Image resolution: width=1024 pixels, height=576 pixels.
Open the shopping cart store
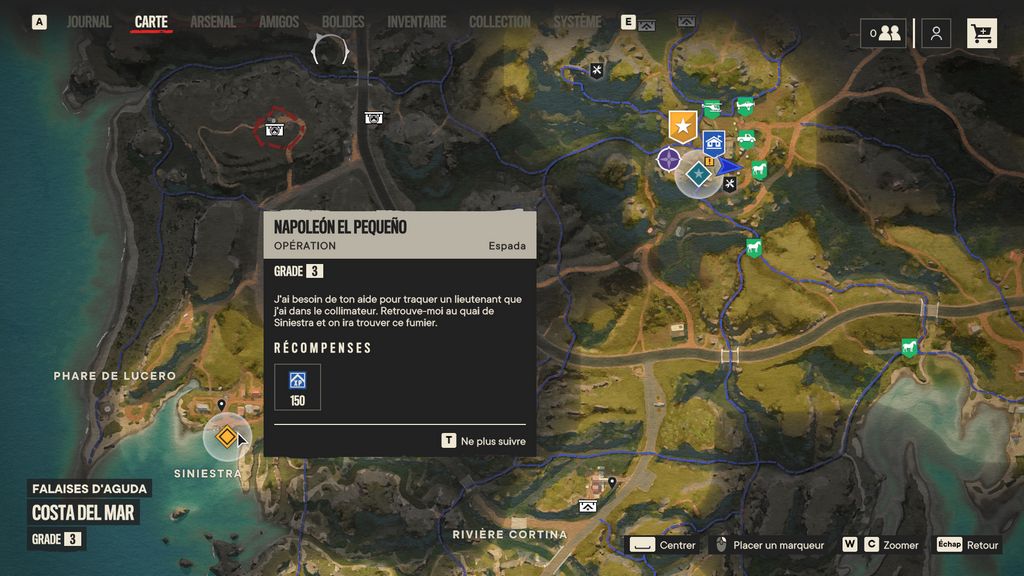point(982,33)
